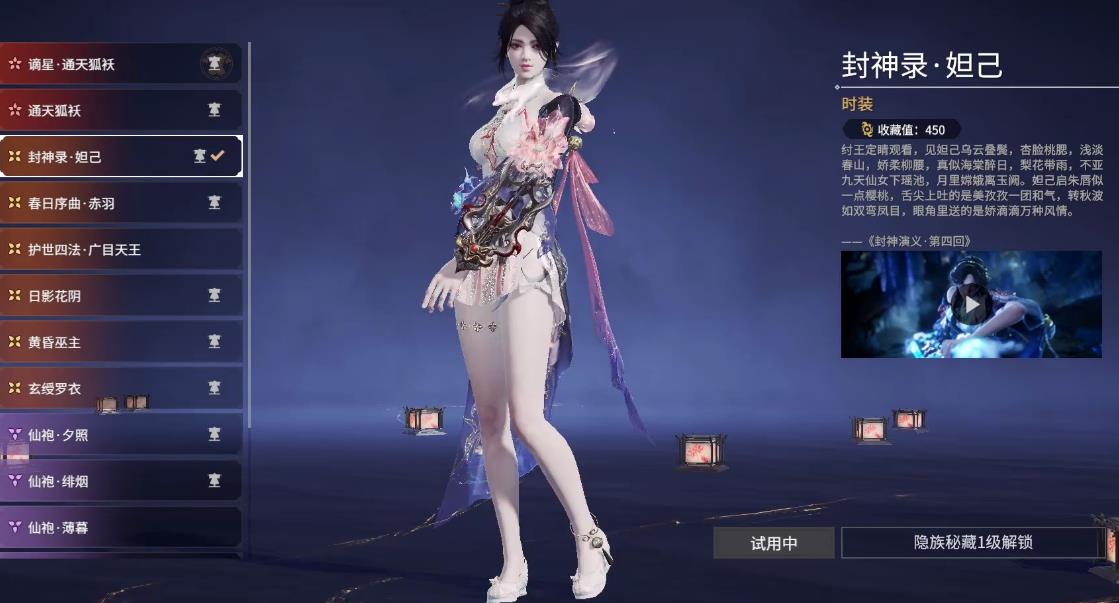The height and width of the screenshot is (603, 1119).
Task: Pick the 春日序曲·赤羽 costume
Action: point(120,203)
